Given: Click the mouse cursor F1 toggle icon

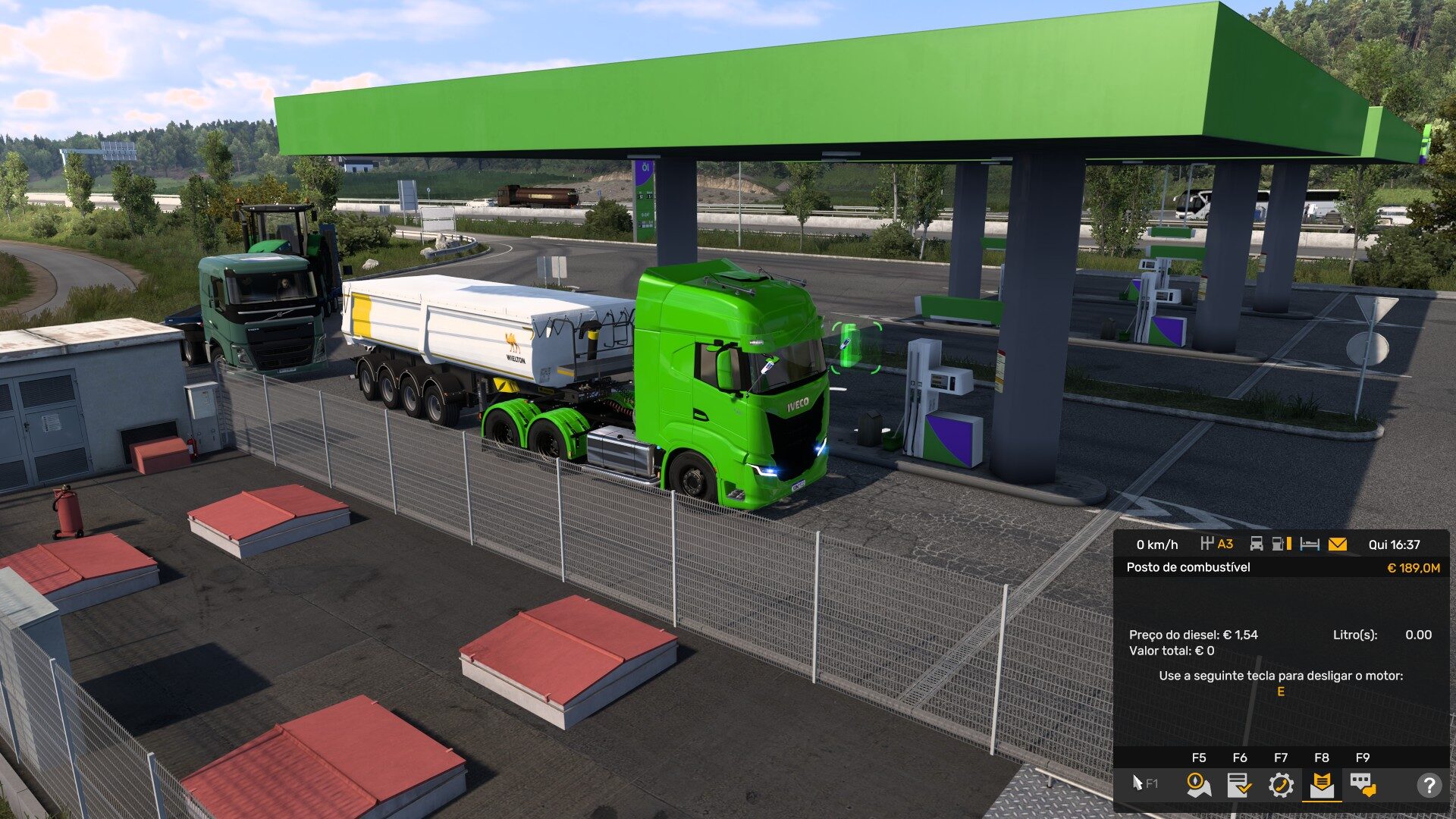Looking at the screenshot, I should 1144,783.
